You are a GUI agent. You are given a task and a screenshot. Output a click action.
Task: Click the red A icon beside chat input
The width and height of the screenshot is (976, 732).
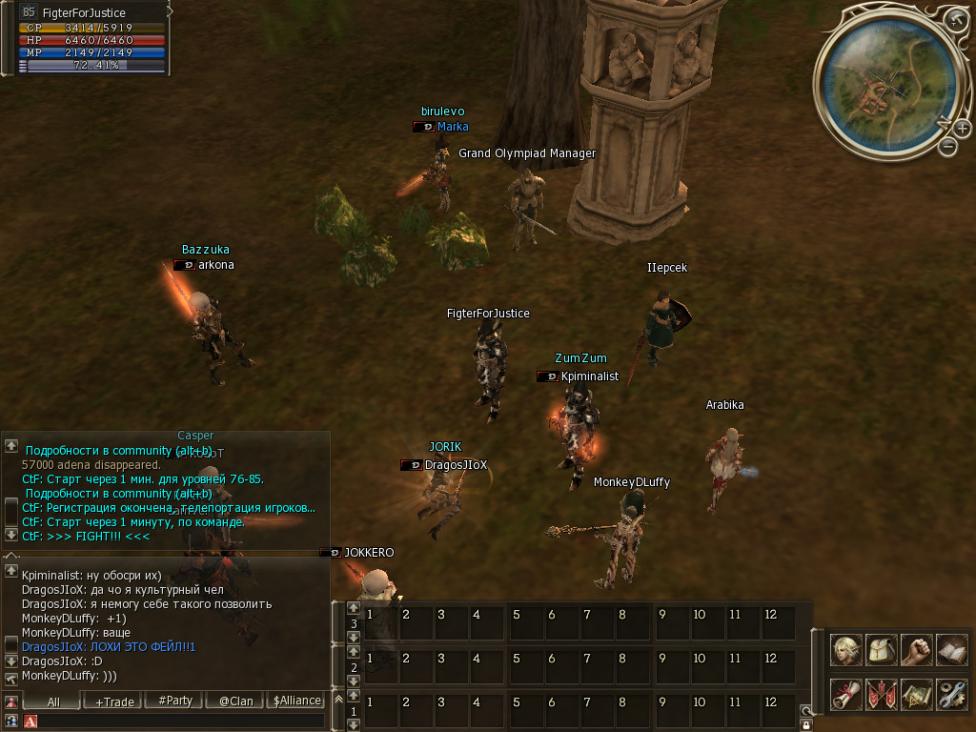point(30,721)
